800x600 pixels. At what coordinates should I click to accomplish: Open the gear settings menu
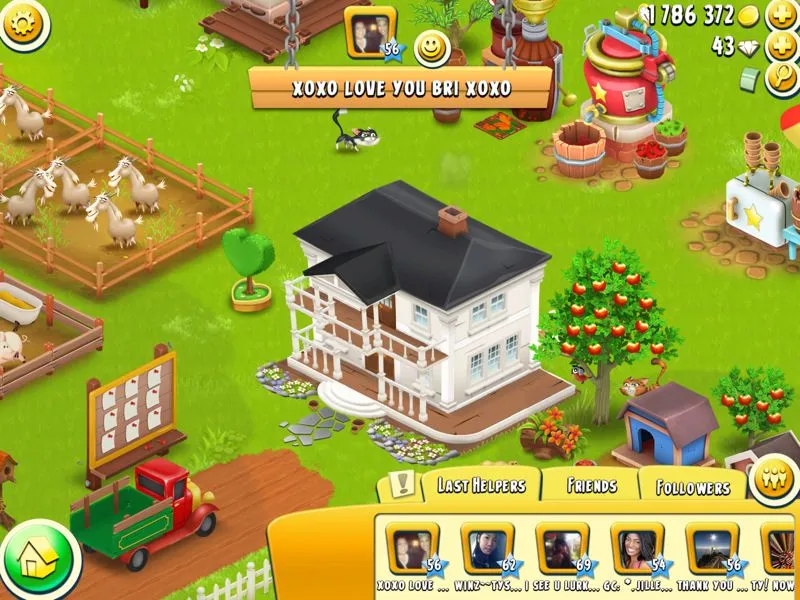point(24,23)
